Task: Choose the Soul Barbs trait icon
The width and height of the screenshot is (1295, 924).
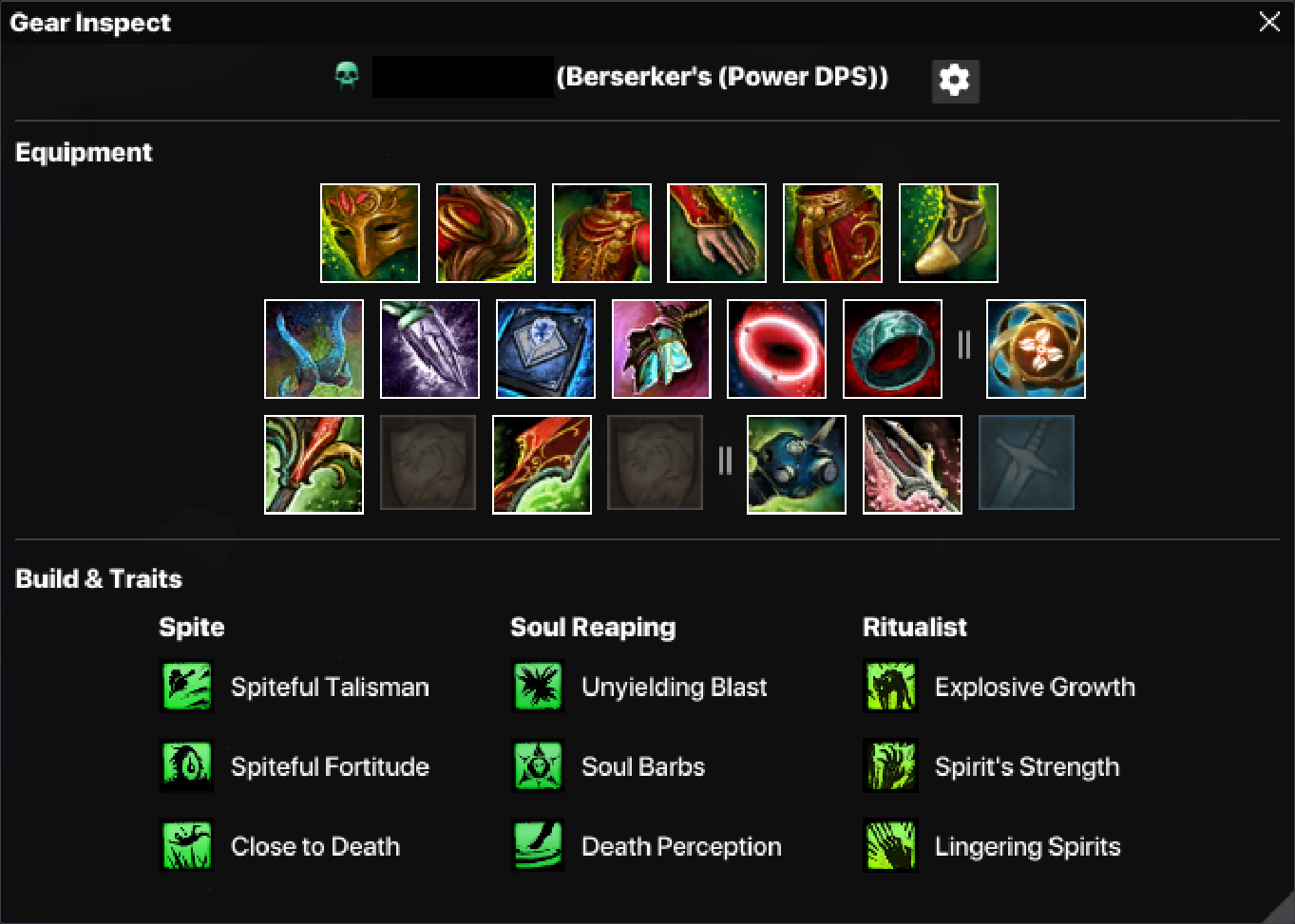Action: click(538, 766)
